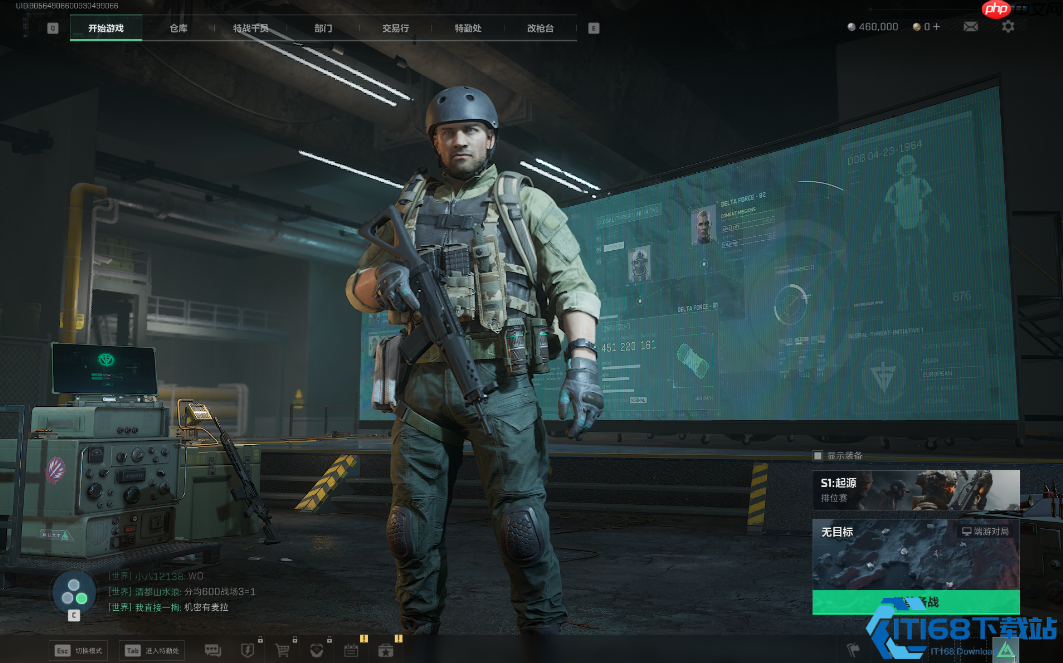Open the three-circle squad wheel
Screen dimensions: 1063x663
point(73,590)
